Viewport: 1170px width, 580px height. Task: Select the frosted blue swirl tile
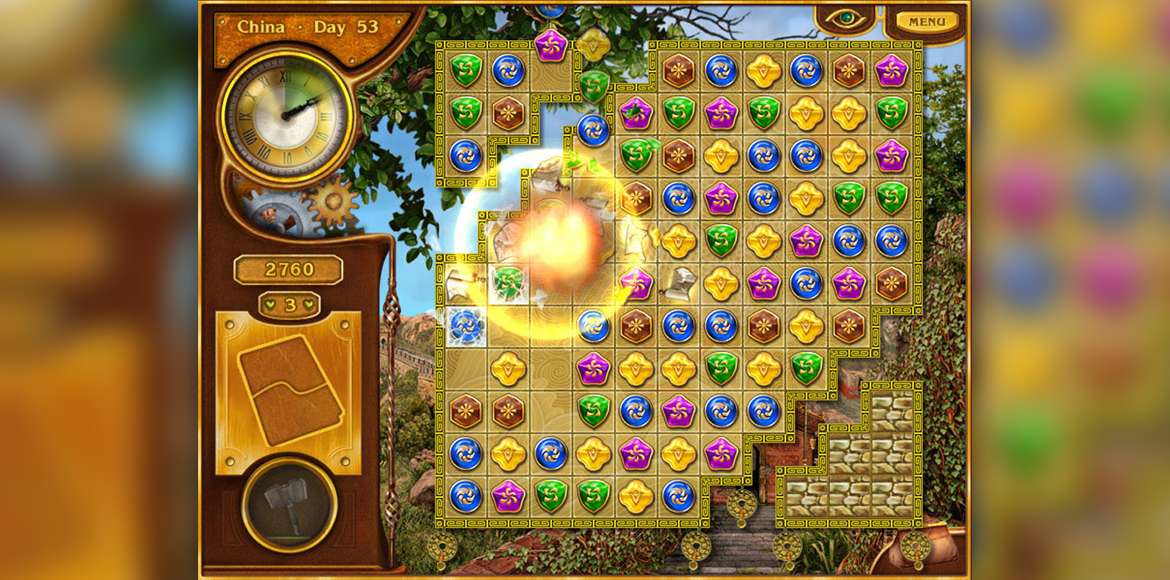(x=465, y=325)
